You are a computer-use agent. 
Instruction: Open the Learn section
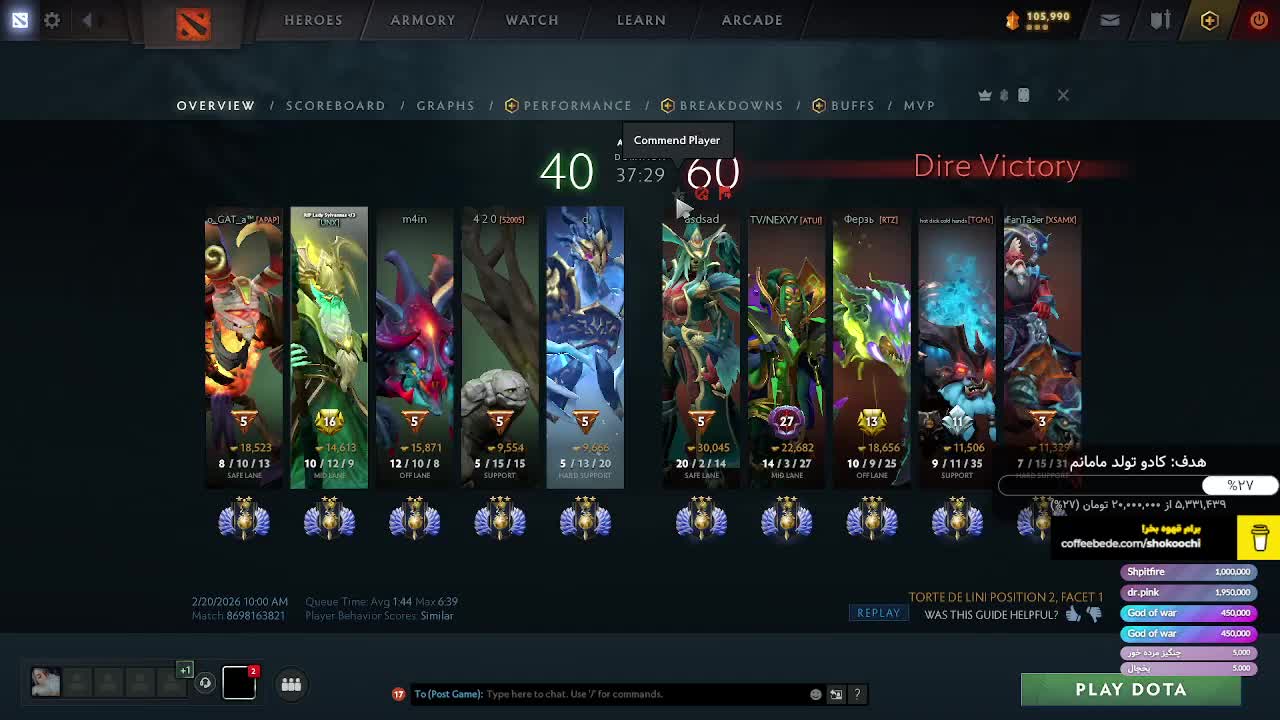click(641, 20)
